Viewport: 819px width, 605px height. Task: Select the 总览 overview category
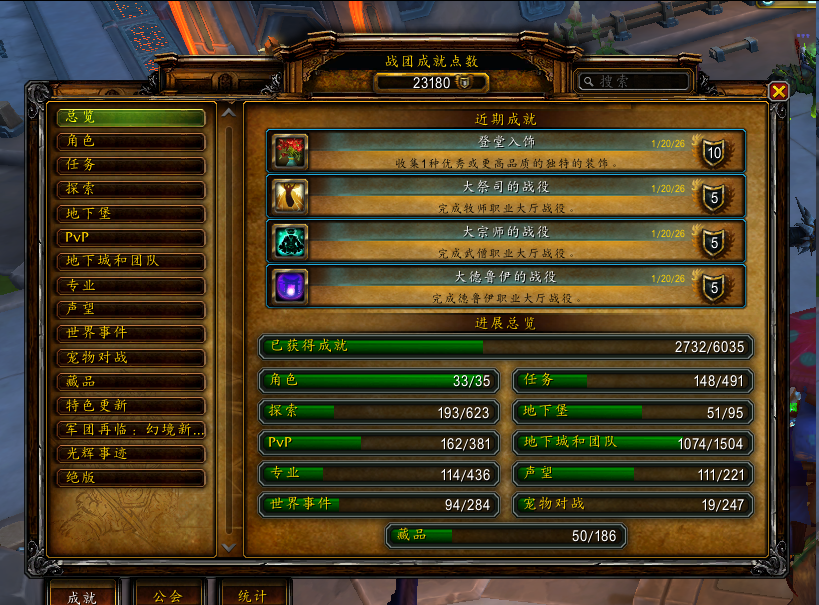click(130, 117)
